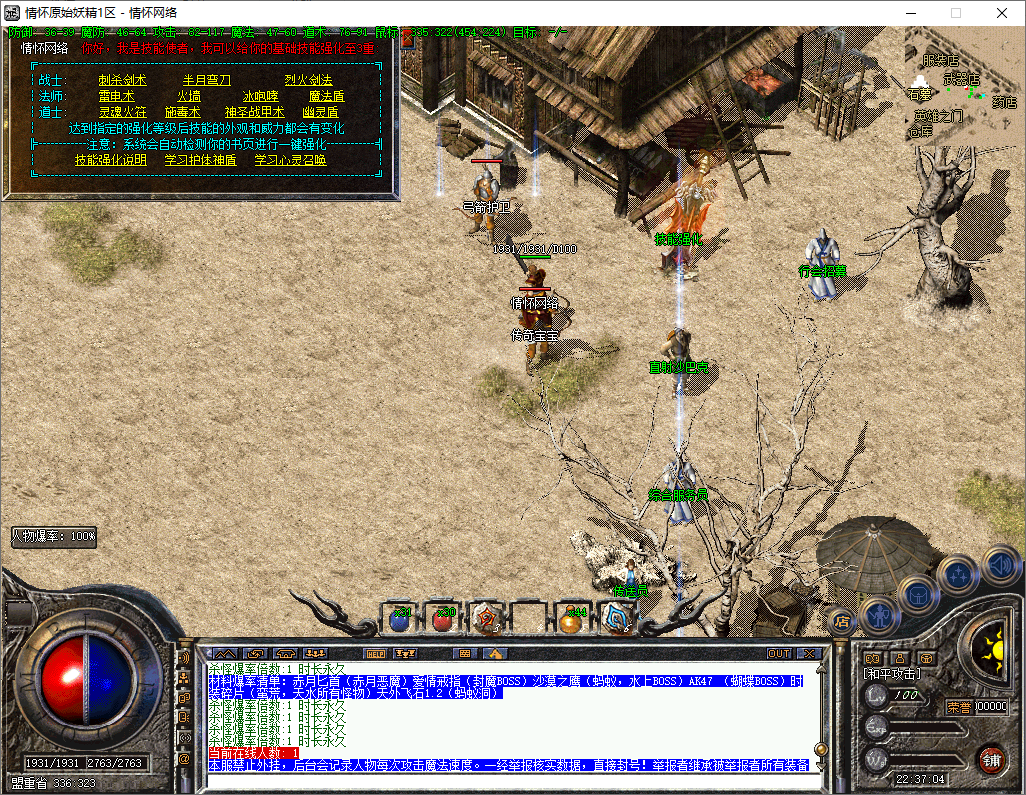Pick the 烈火剑法 enhancement link
Screen dimensions: 1026x795
308,80
